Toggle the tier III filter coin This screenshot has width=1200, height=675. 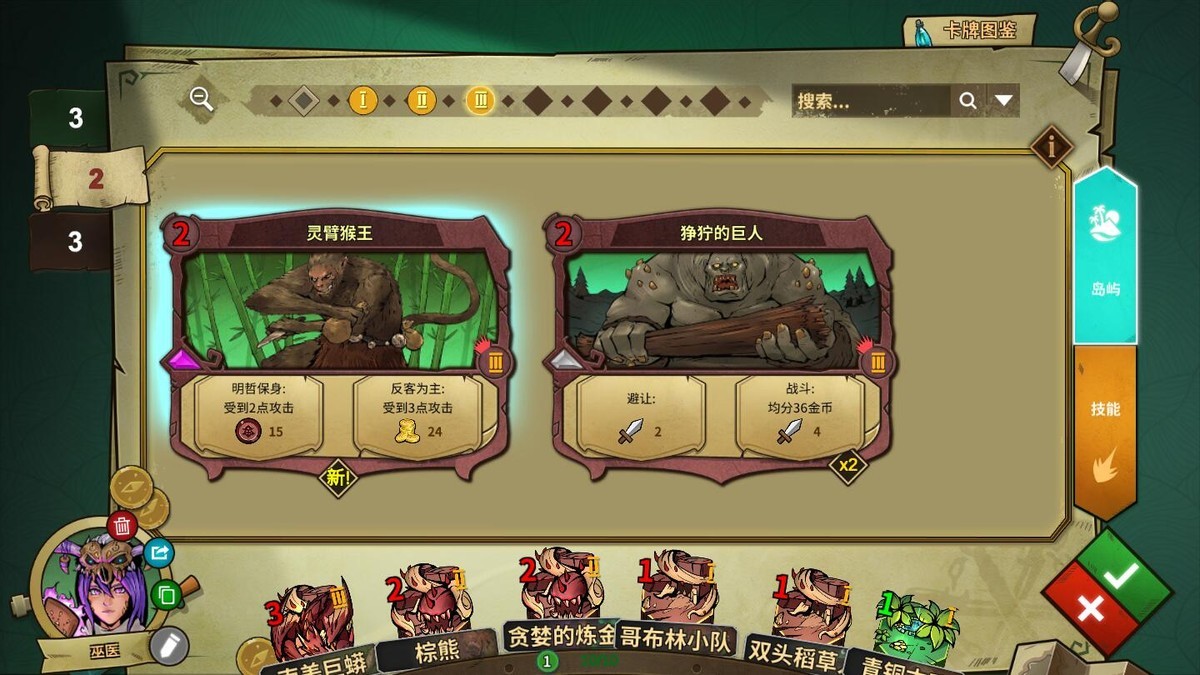481,100
